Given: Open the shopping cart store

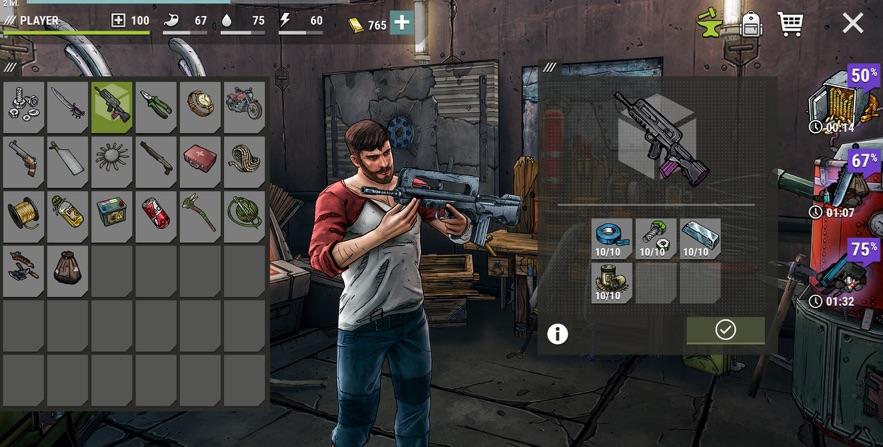Looking at the screenshot, I should click(x=790, y=23).
